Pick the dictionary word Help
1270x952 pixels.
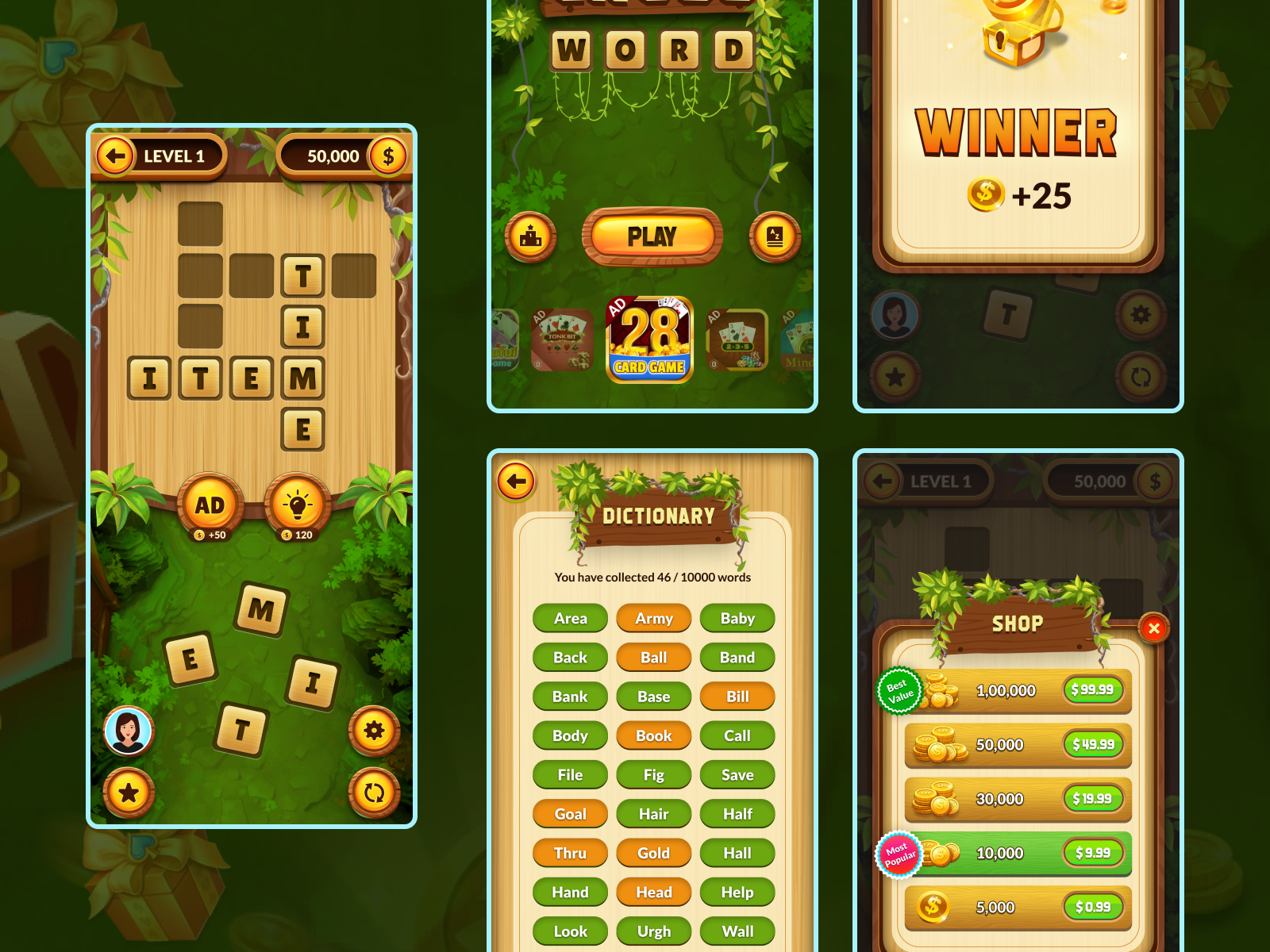click(x=737, y=892)
